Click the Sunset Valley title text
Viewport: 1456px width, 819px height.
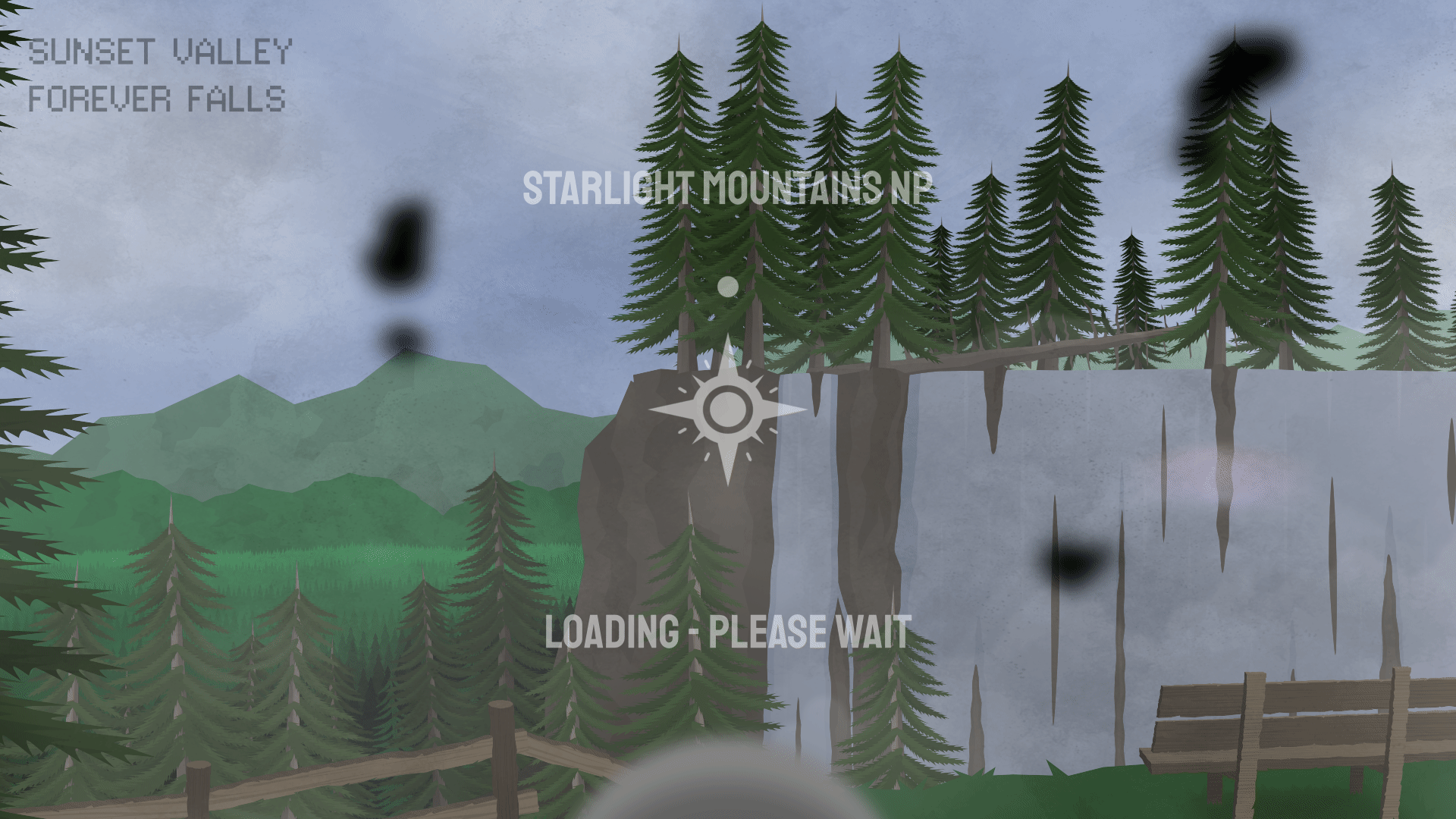[159, 52]
